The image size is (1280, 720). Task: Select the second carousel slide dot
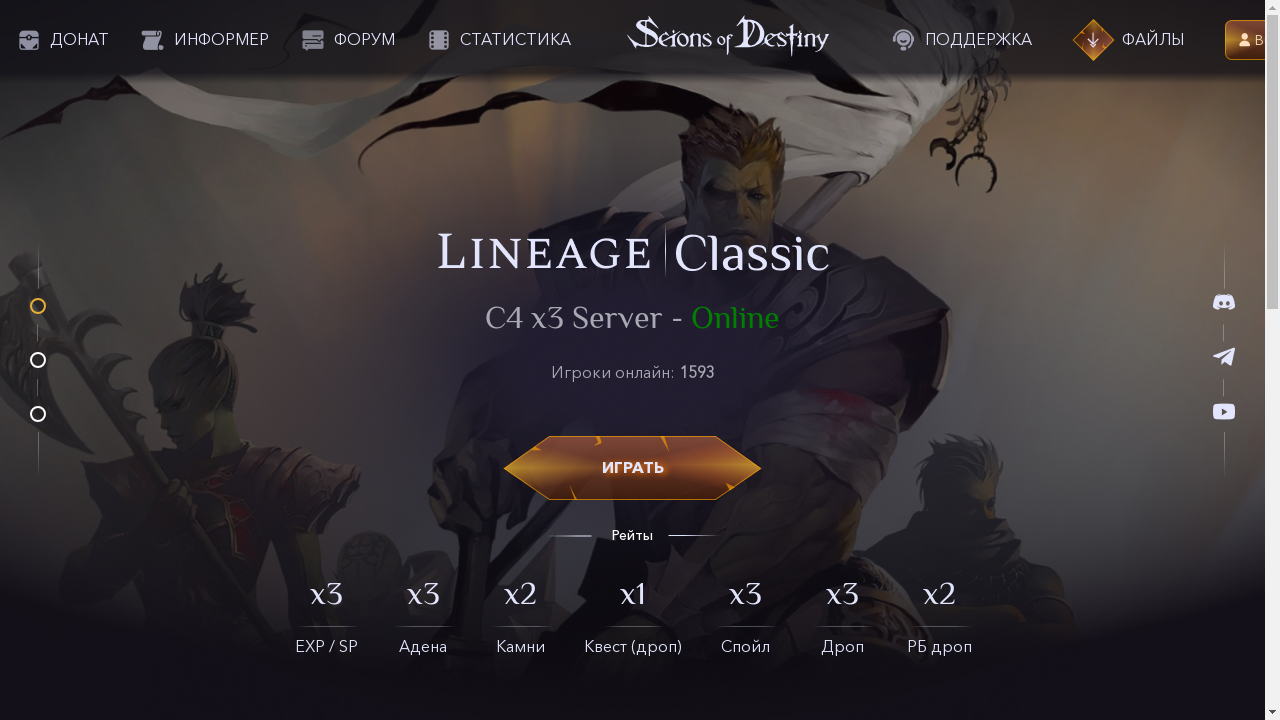(x=37, y=360)
